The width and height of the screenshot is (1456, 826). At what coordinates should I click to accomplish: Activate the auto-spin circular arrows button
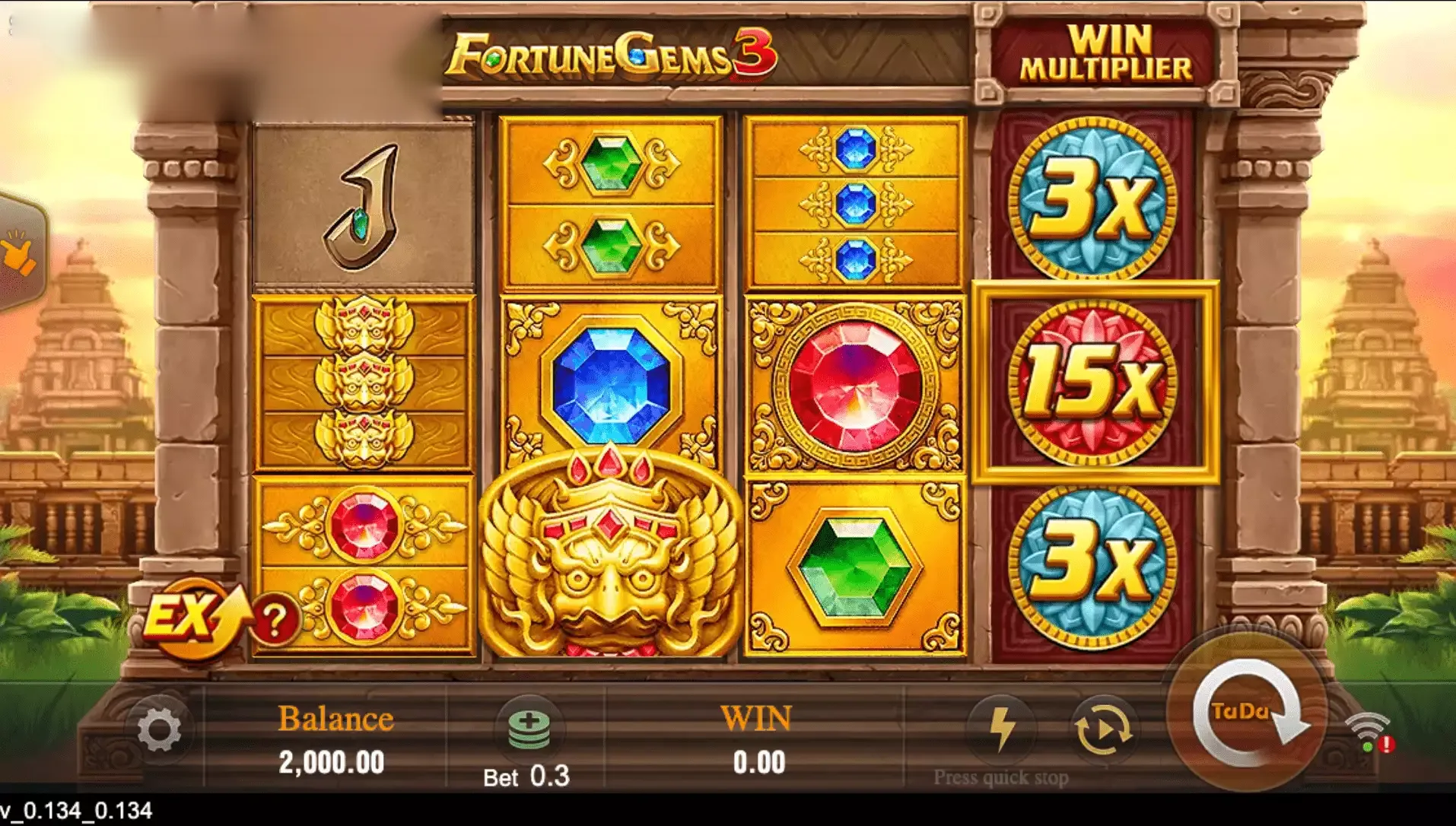pos(1104,729)
